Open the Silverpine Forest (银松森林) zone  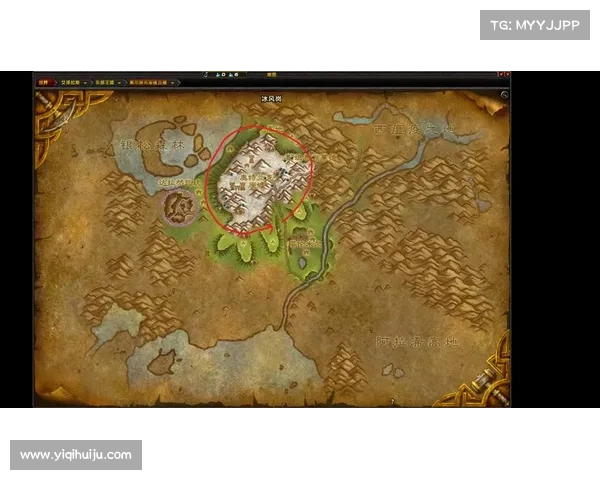[150, 146]
